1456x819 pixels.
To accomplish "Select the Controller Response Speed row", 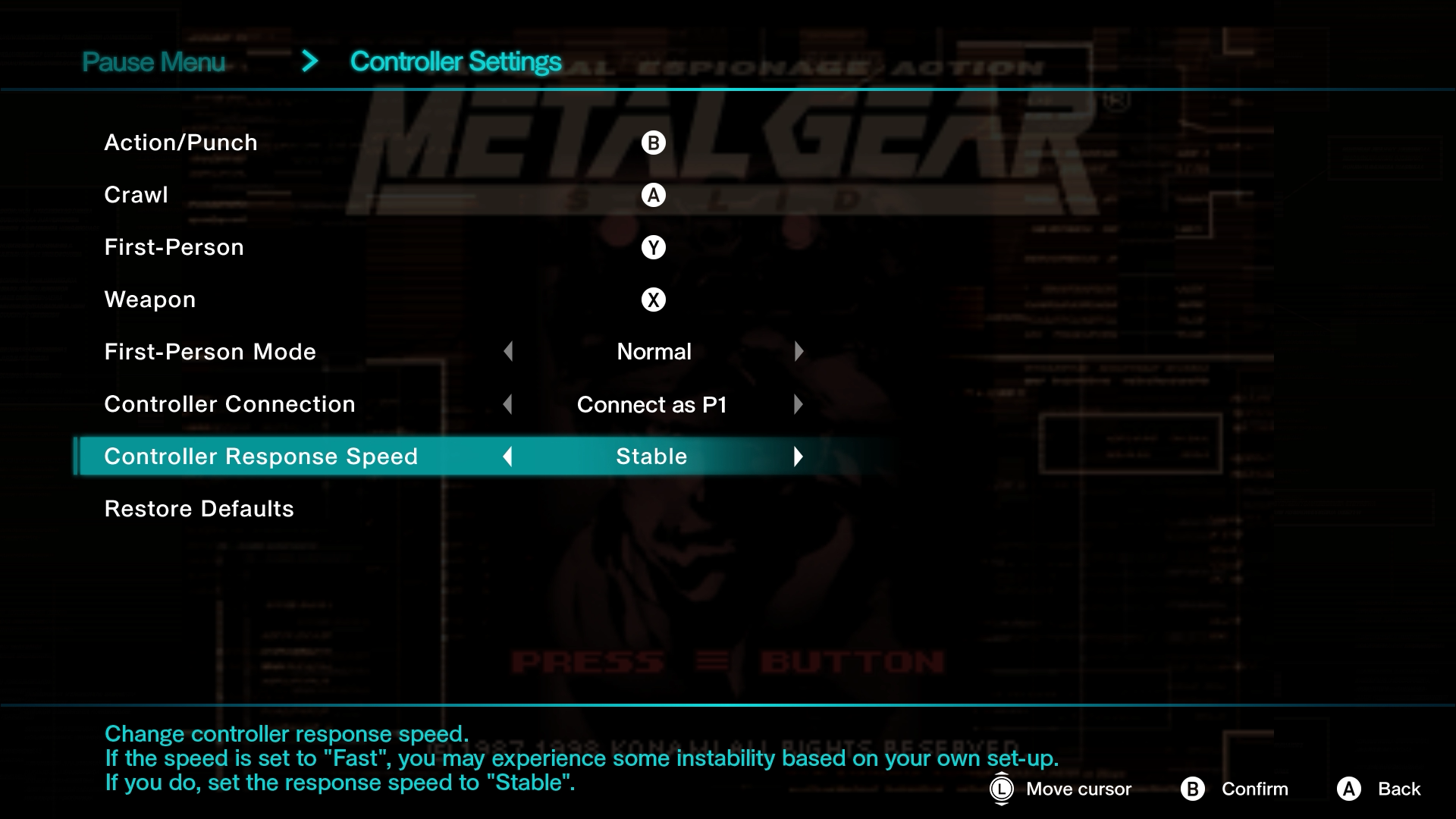I will pyautogui.click(x=262, y=456).
